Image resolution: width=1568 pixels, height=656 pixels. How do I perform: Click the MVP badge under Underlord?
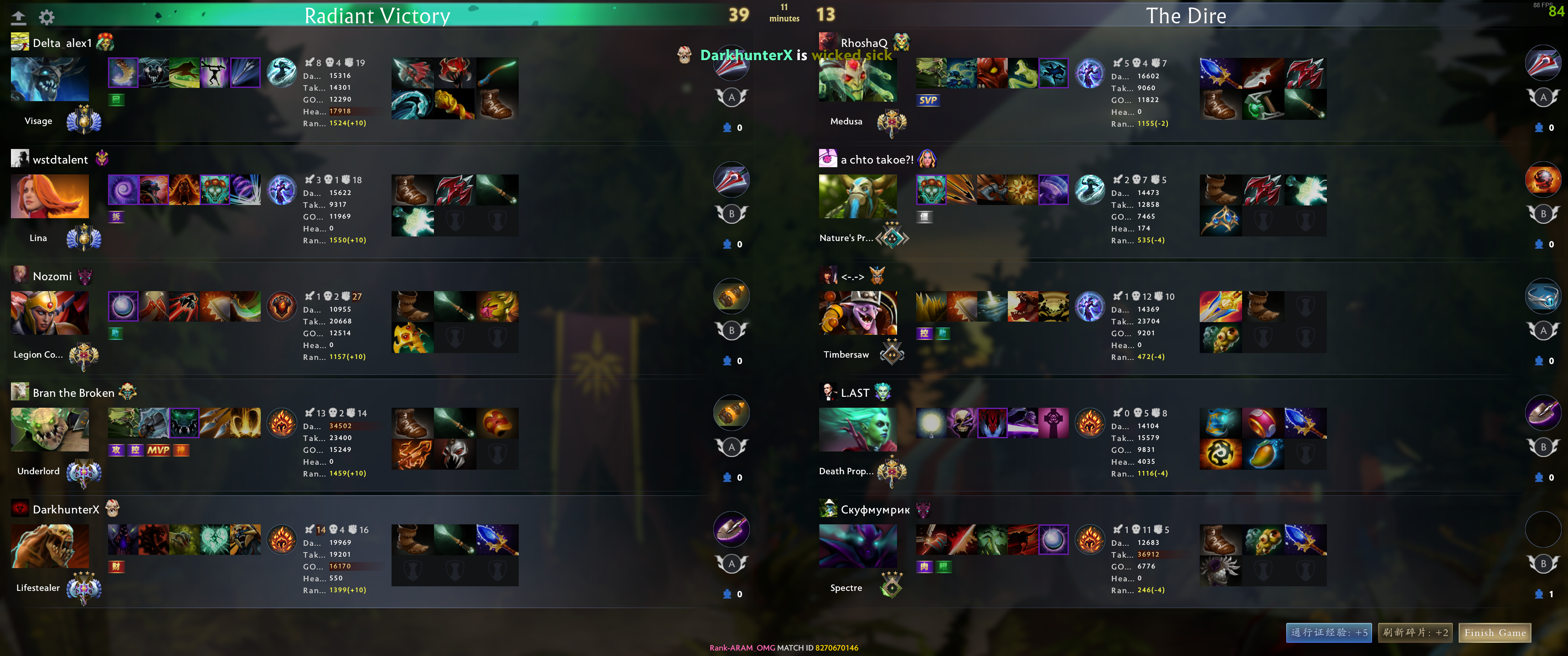(x=158, y=450)
